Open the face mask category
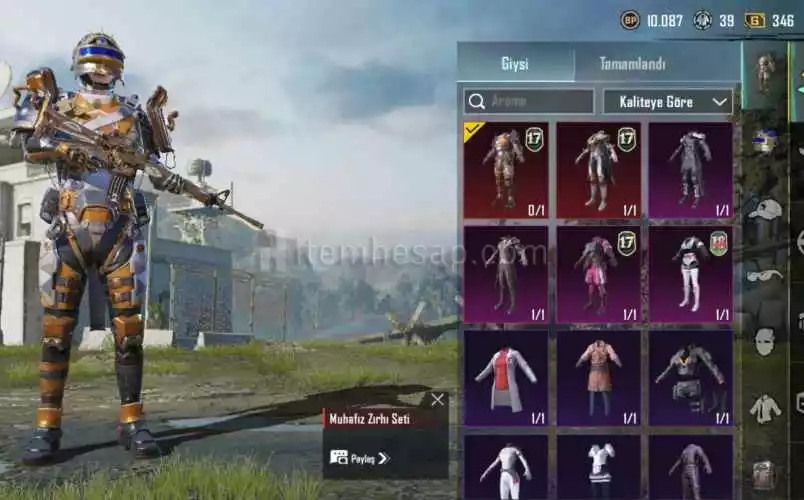Image resolution: width=804 pixels, height=500 pixels. coord(765,341)
